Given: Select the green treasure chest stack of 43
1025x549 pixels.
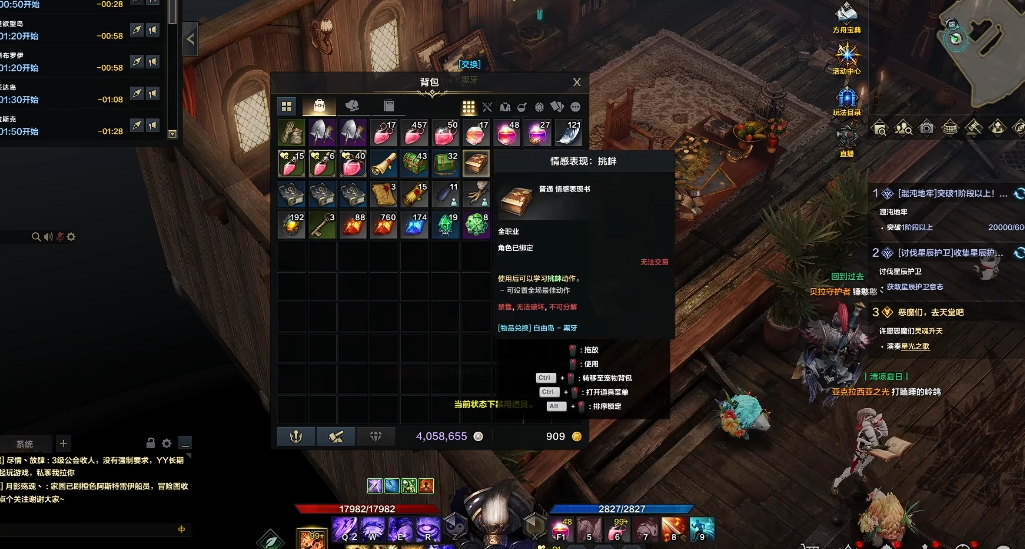Looking at the screenshot, I should pyautogui.click(x=415, y=164).
